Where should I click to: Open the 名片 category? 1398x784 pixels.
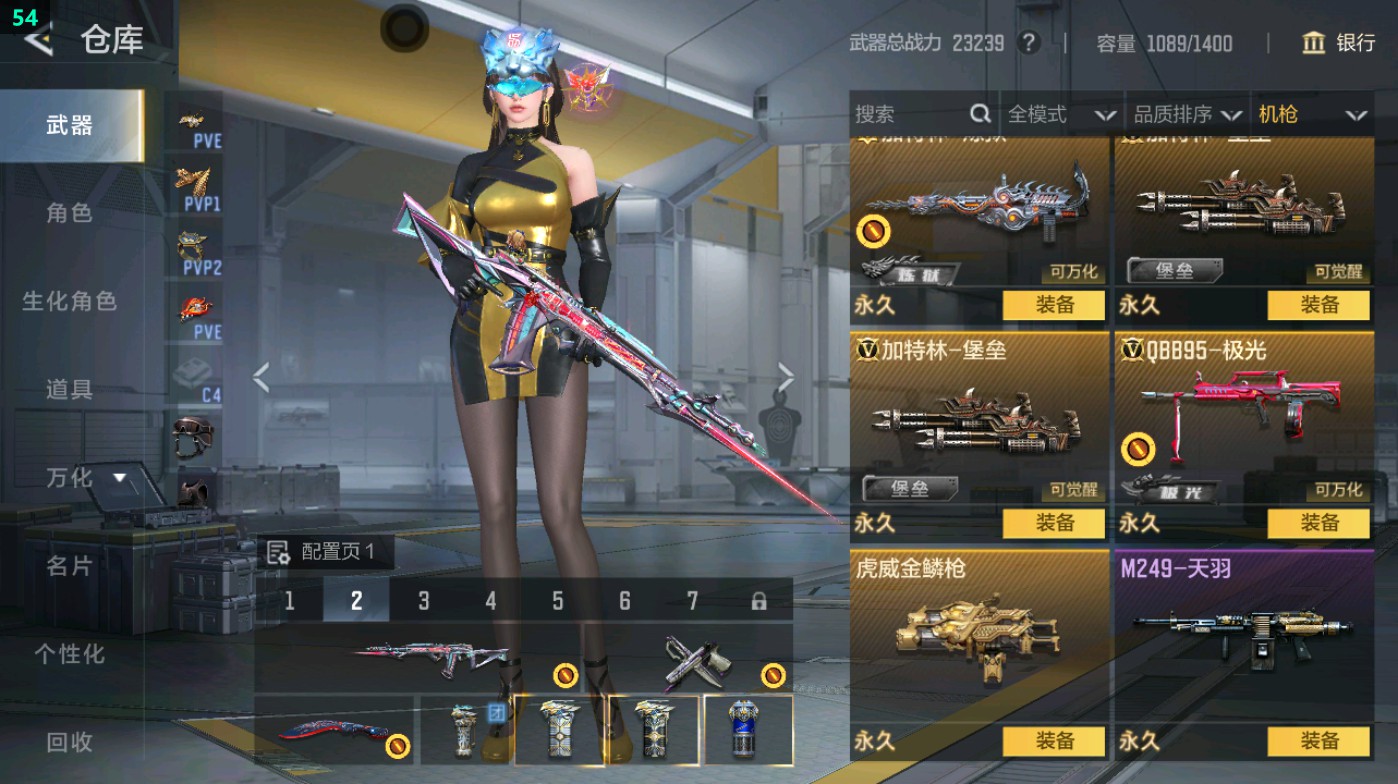point(69,566)
